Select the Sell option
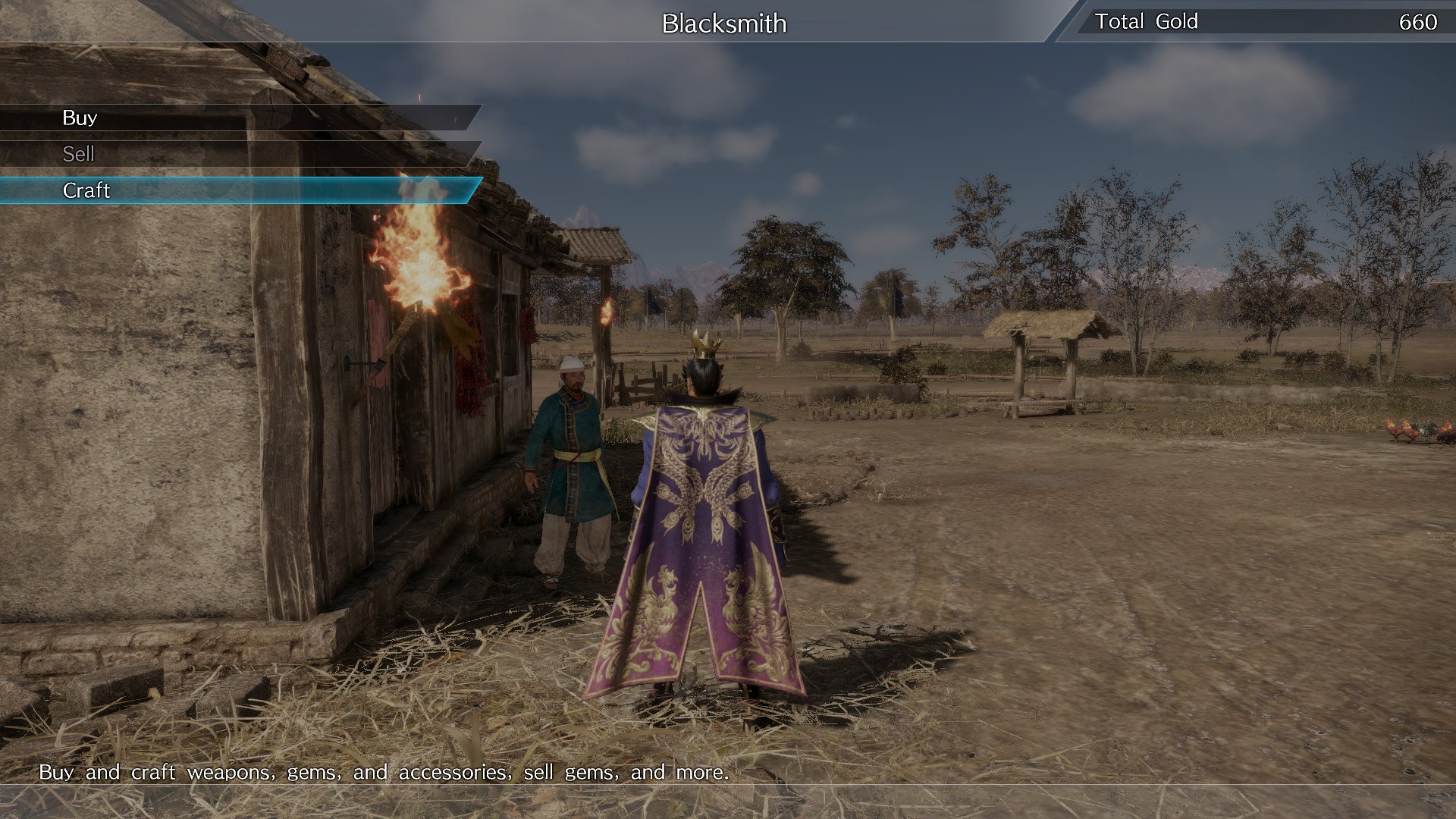This screenshot has width=1456, height=819. pos(79,154)
